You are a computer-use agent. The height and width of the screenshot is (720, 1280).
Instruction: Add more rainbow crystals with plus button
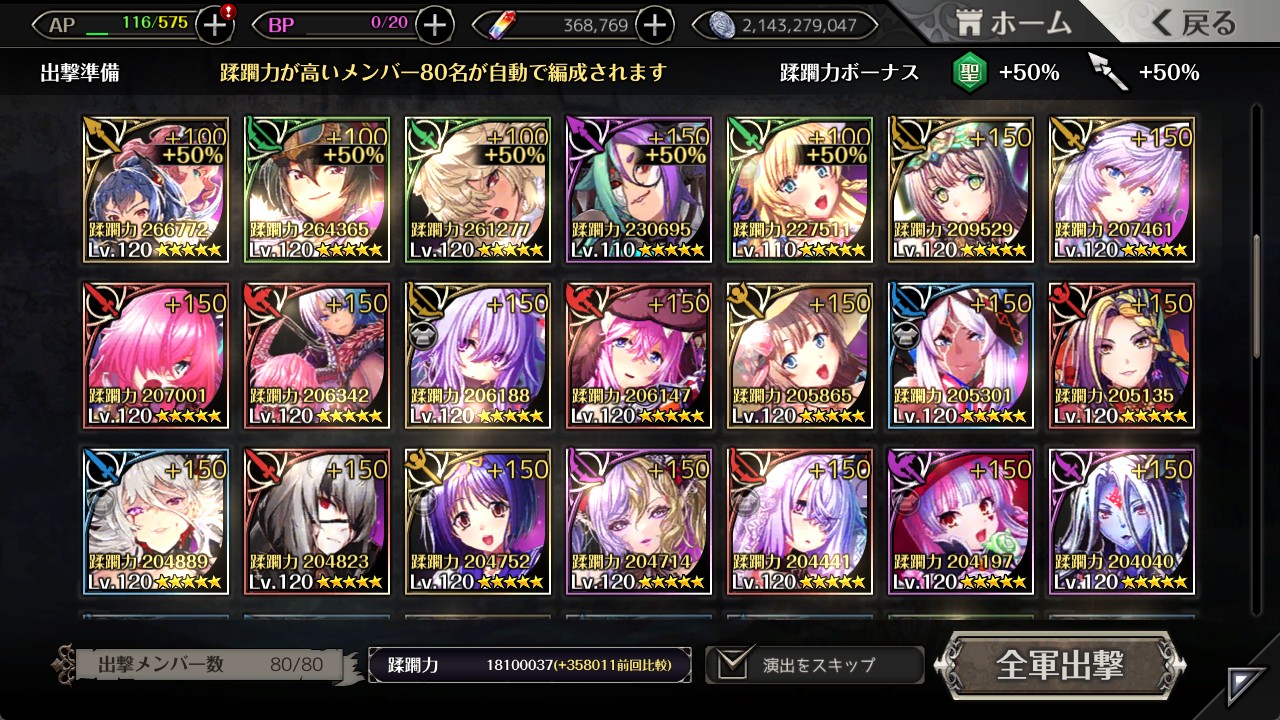[x=655, y=25]
